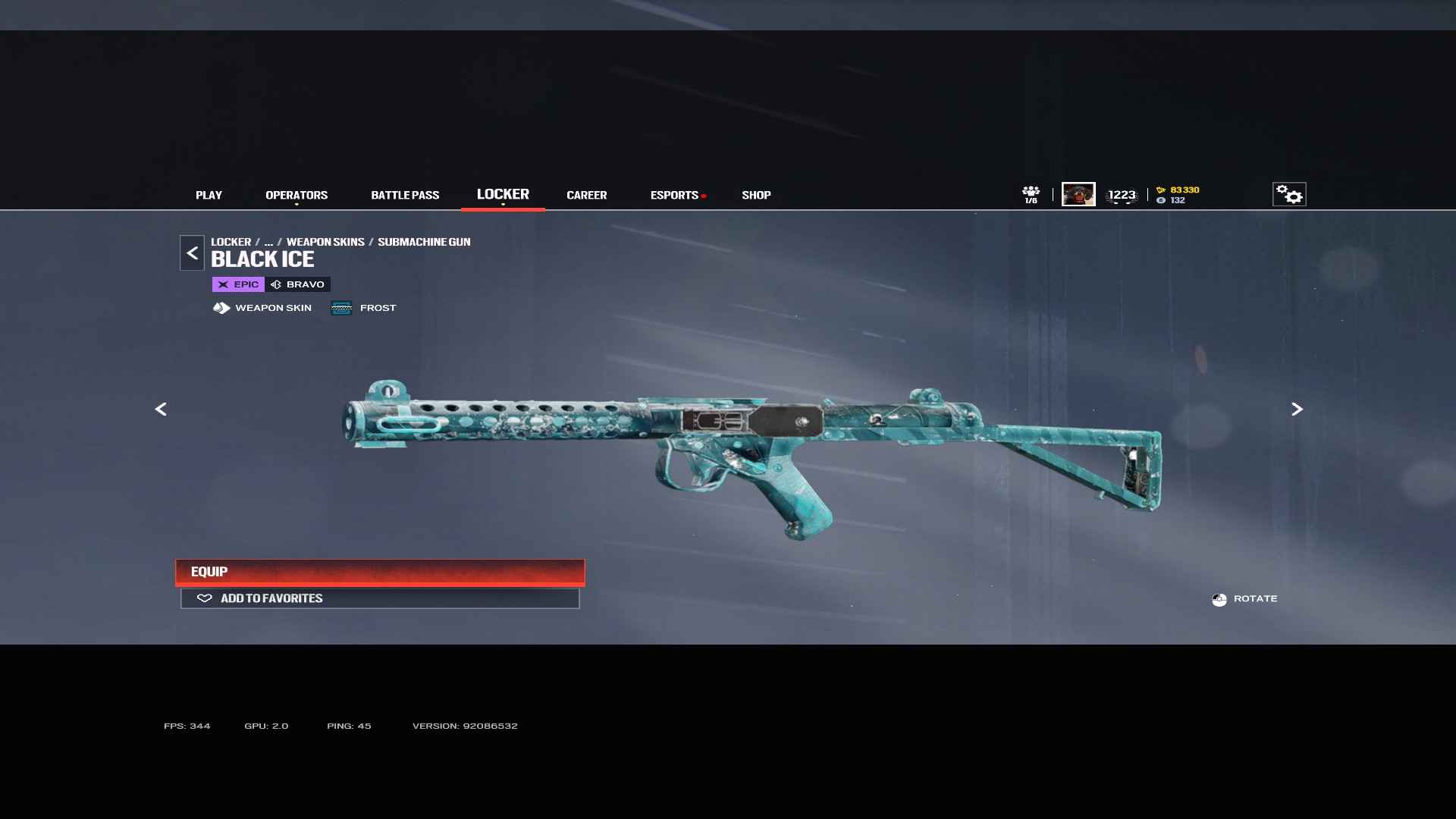1456x819 pixels.
Task: Switch to the Esports tab
Action: [x=674, y=195]
